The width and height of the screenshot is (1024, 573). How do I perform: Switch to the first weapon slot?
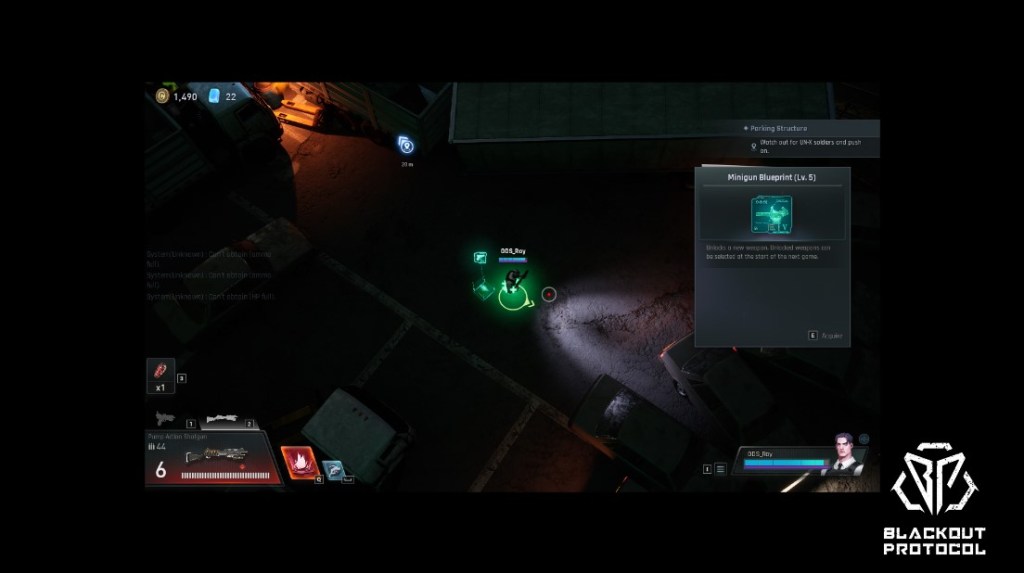(x=166, y=418)
